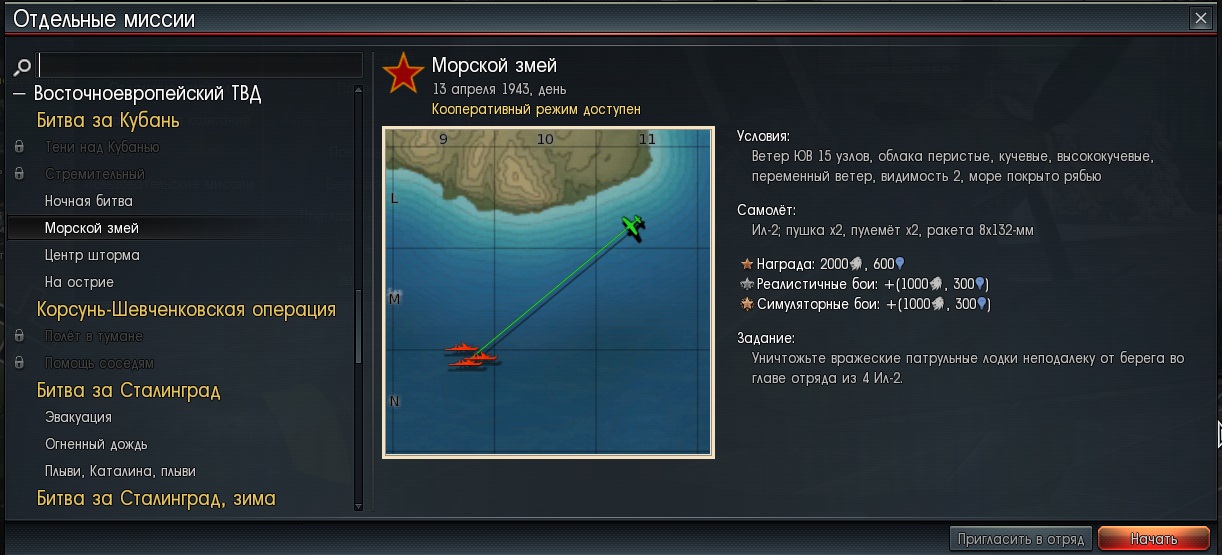Screen dimensions: 1222x555
Task: Select Битва за Сталинград, зима campaign
Action: click(156, 498)
